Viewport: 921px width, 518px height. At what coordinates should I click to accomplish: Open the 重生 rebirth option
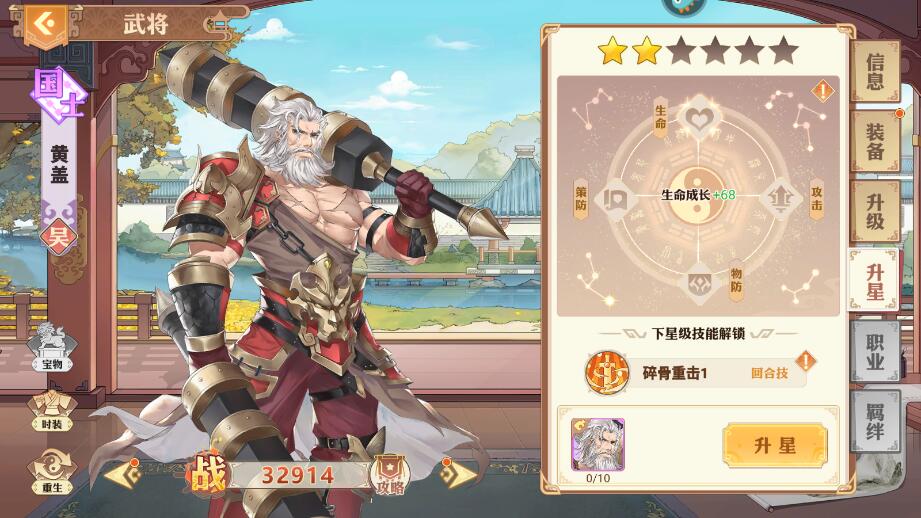coord(51,468)
